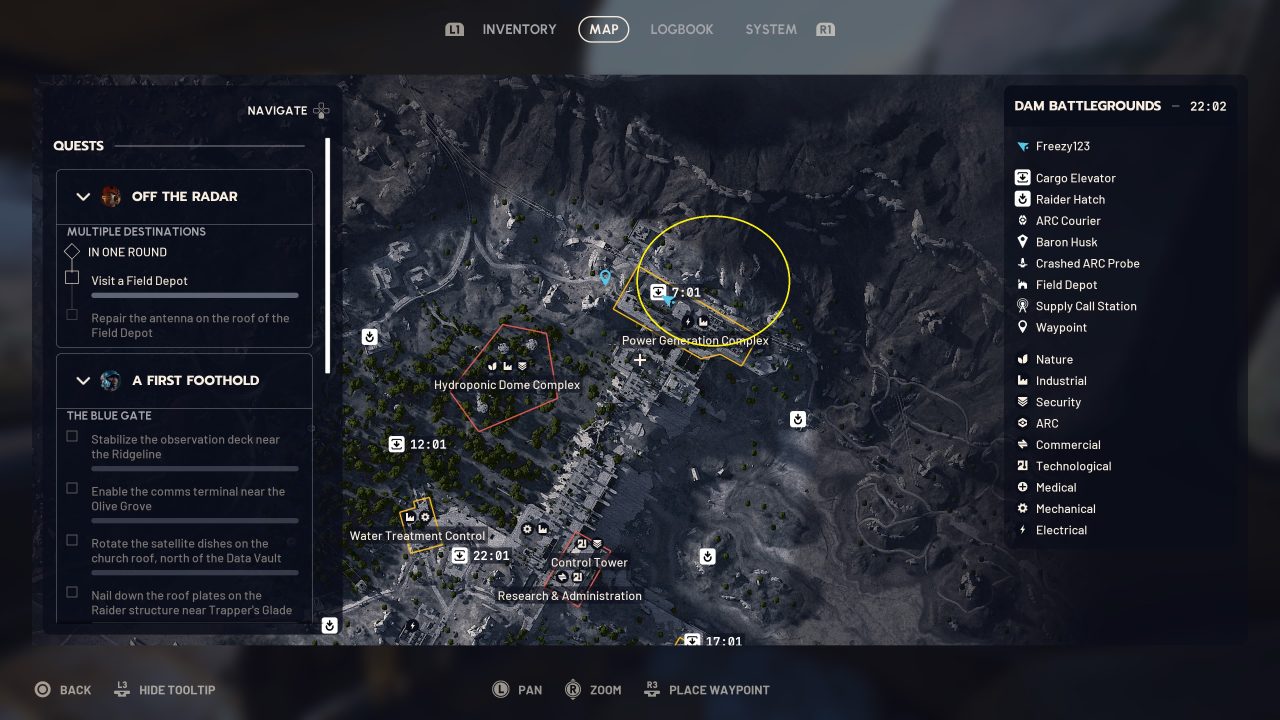
Task: Go to the System tab
Action: [x=770, y=29]
